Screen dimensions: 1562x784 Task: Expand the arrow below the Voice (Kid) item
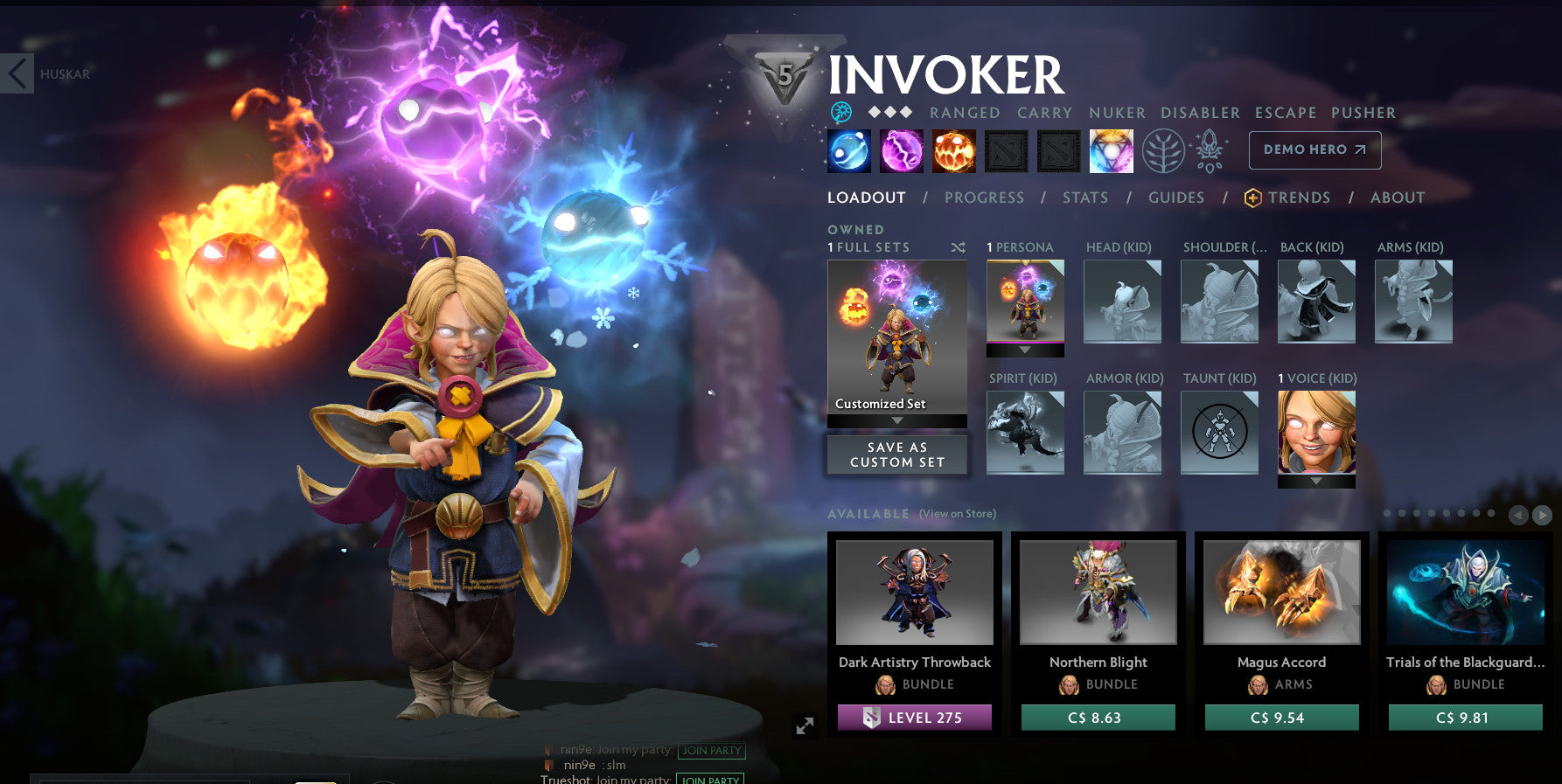tap(1316, 480)
